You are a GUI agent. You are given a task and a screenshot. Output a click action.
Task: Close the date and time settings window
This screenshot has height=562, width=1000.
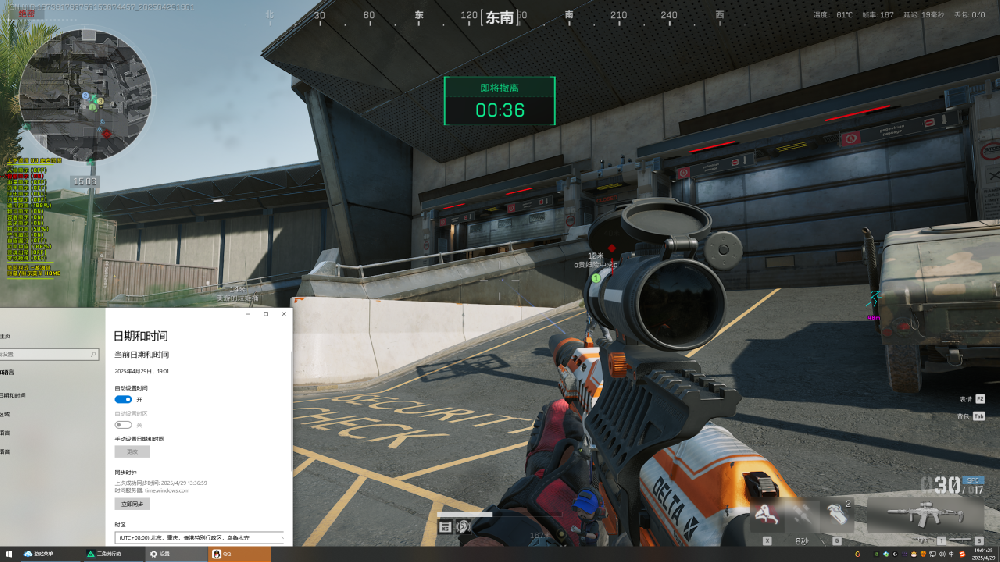coord(282,314)
